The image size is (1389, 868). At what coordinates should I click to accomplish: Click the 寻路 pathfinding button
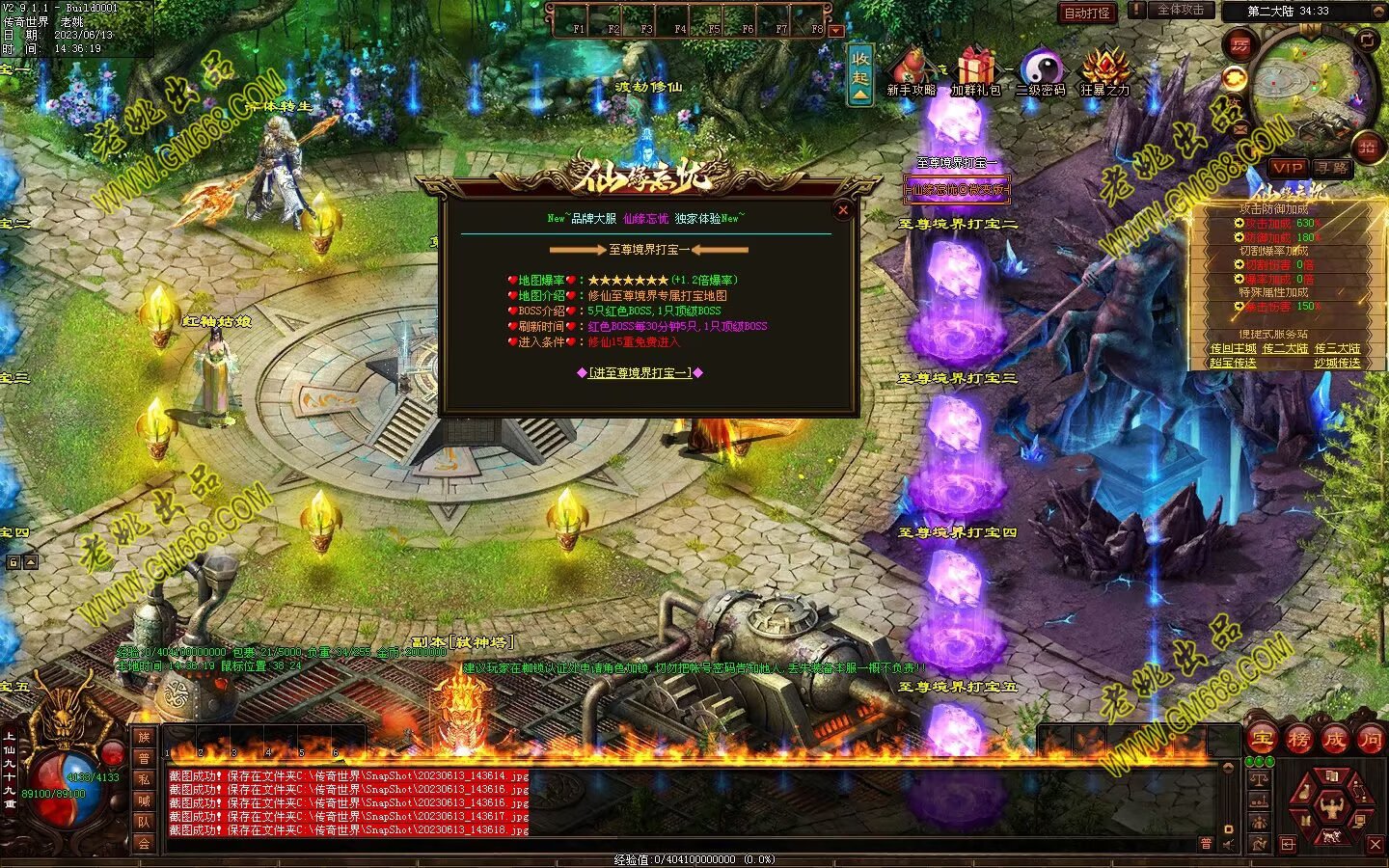pos(1331,167)
